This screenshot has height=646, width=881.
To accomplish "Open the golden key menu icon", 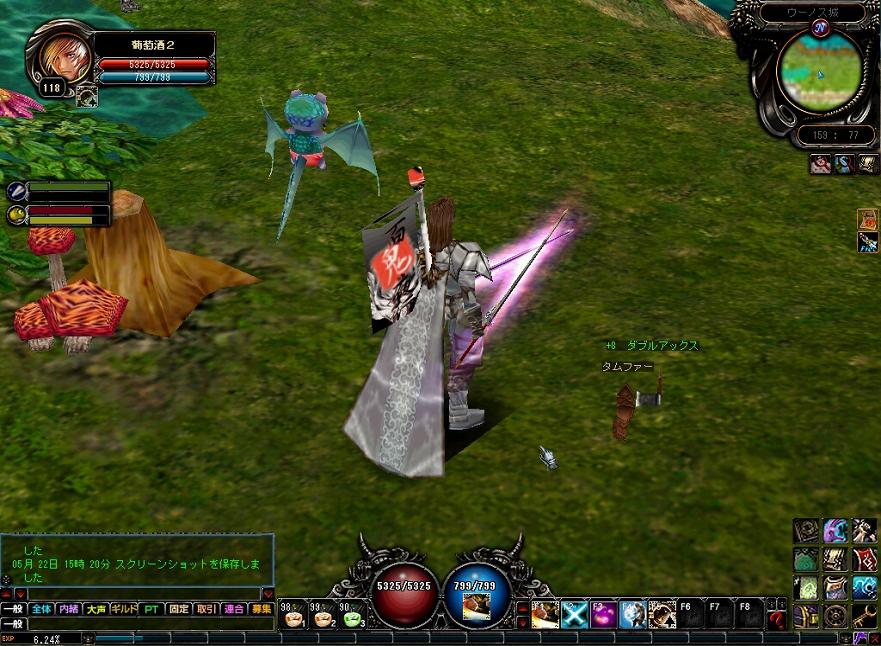I will [865, 615].
